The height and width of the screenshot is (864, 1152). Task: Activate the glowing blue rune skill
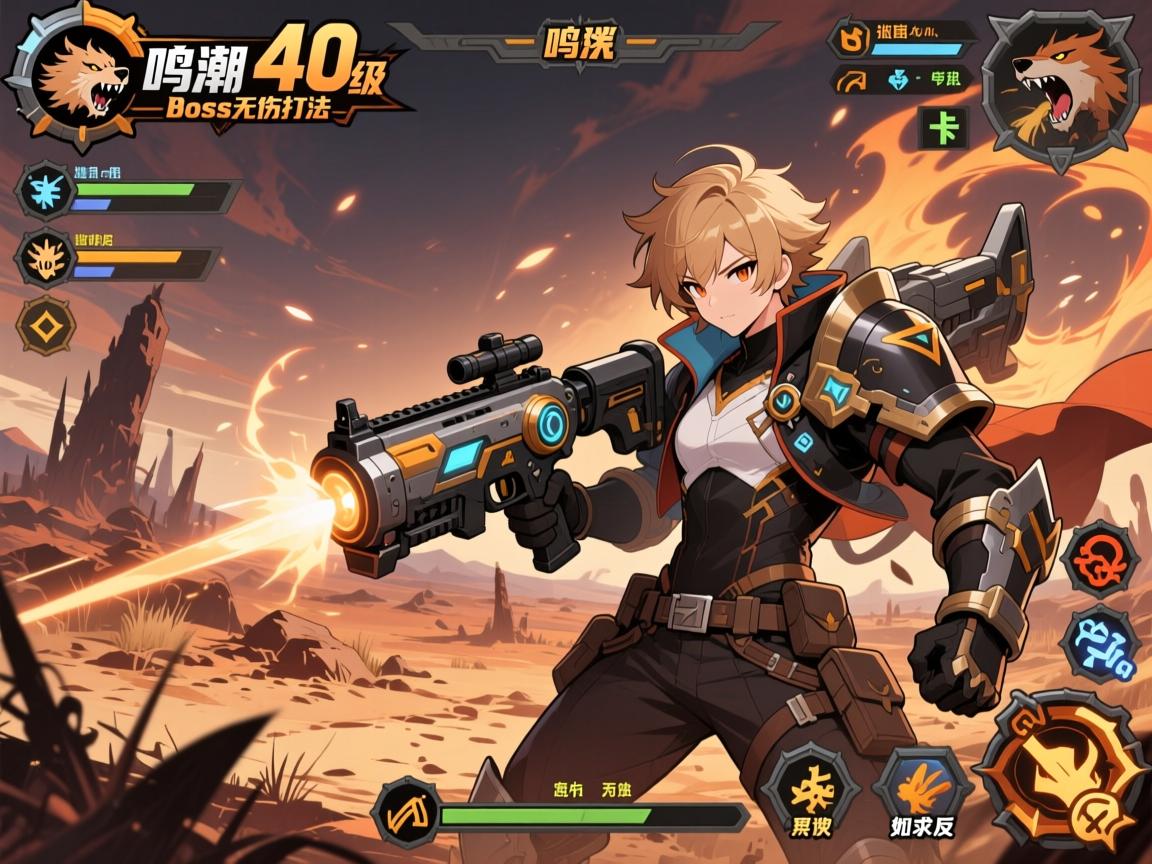(1101, 646)
